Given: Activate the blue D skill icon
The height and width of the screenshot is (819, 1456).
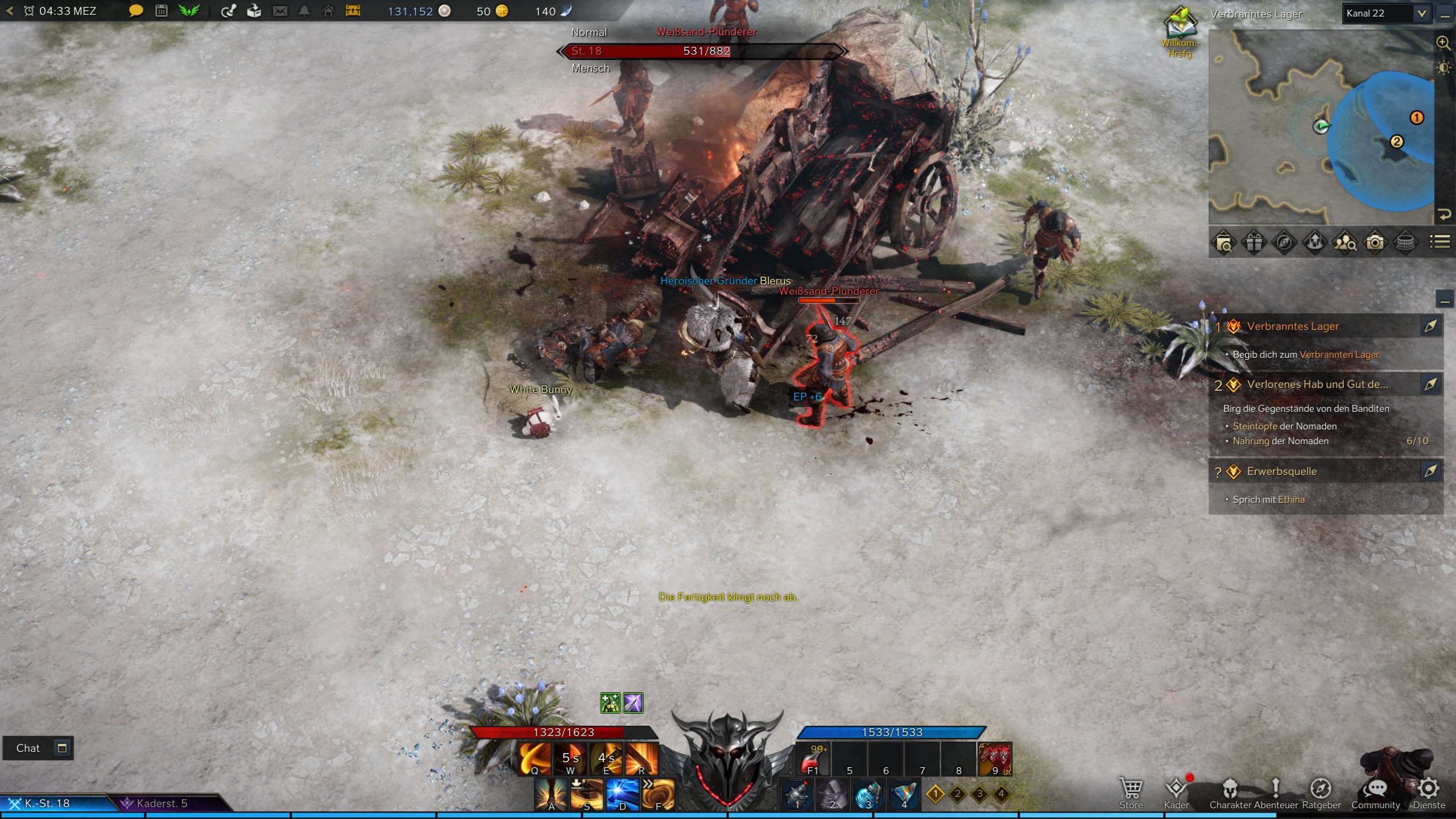Looking at the screenshot, I should pyautogui.click(x=622, y=794).
